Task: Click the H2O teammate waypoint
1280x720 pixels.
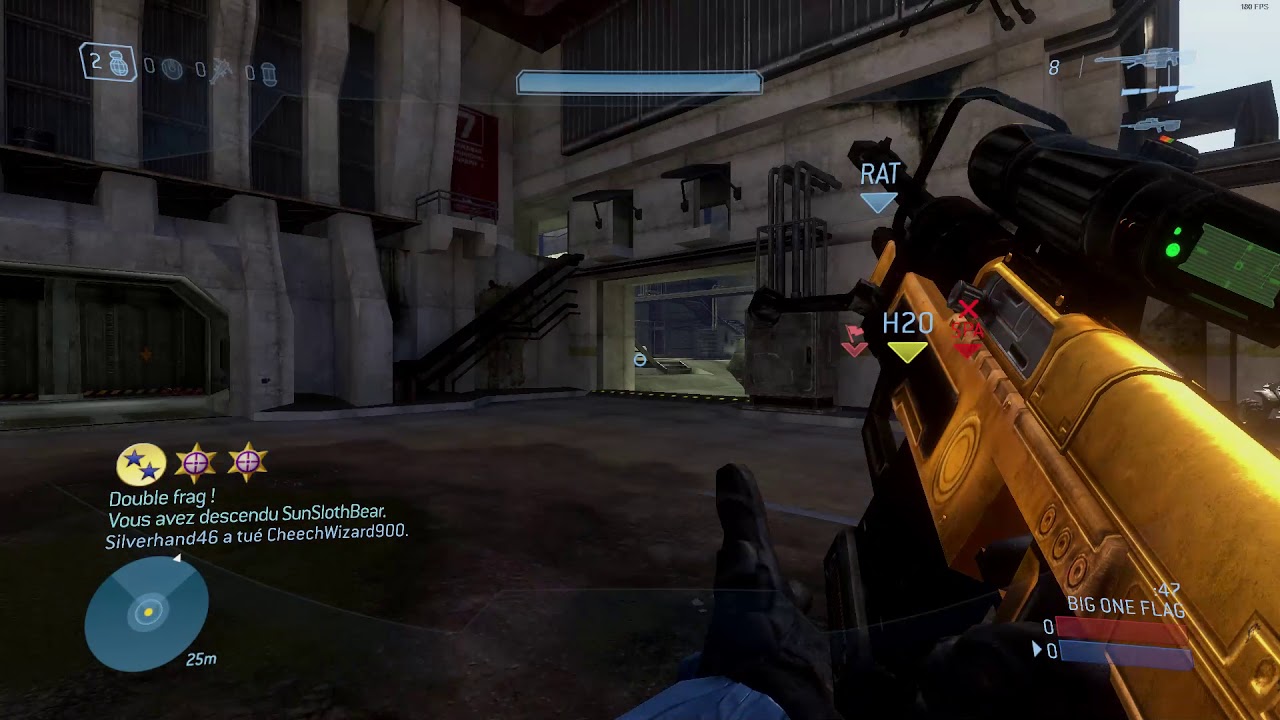Action: point(907,333)
